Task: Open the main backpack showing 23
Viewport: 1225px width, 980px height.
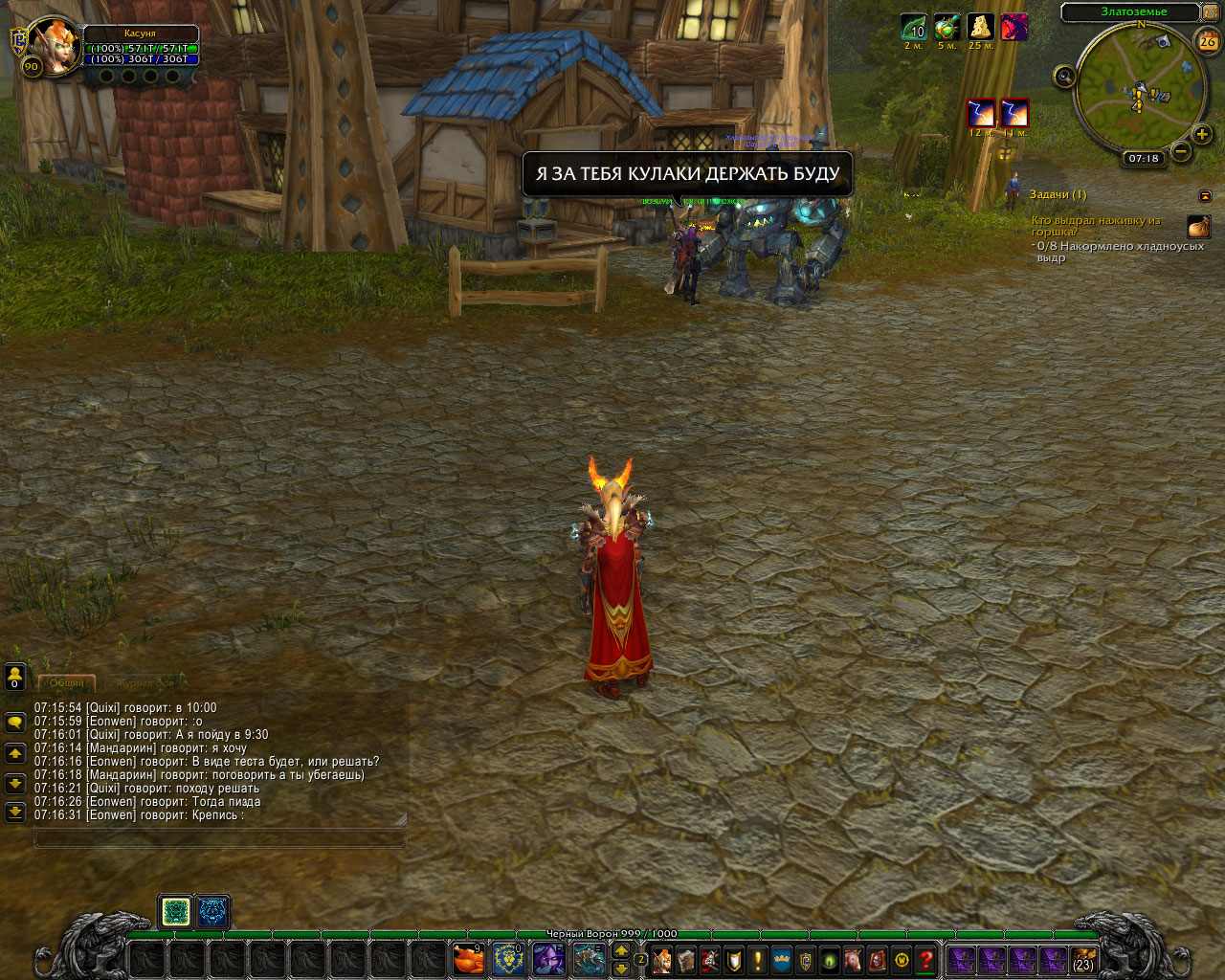Action: (1083, 959)
